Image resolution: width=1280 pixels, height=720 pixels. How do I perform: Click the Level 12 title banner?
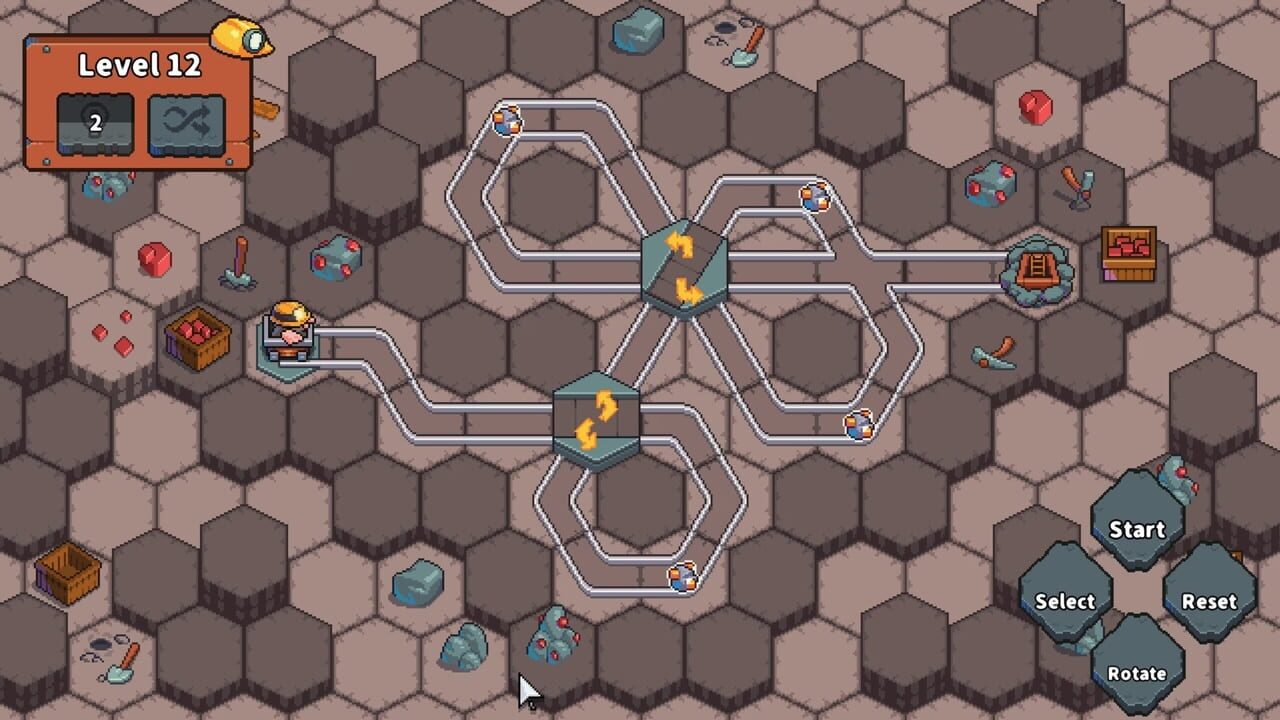(140, 63)
